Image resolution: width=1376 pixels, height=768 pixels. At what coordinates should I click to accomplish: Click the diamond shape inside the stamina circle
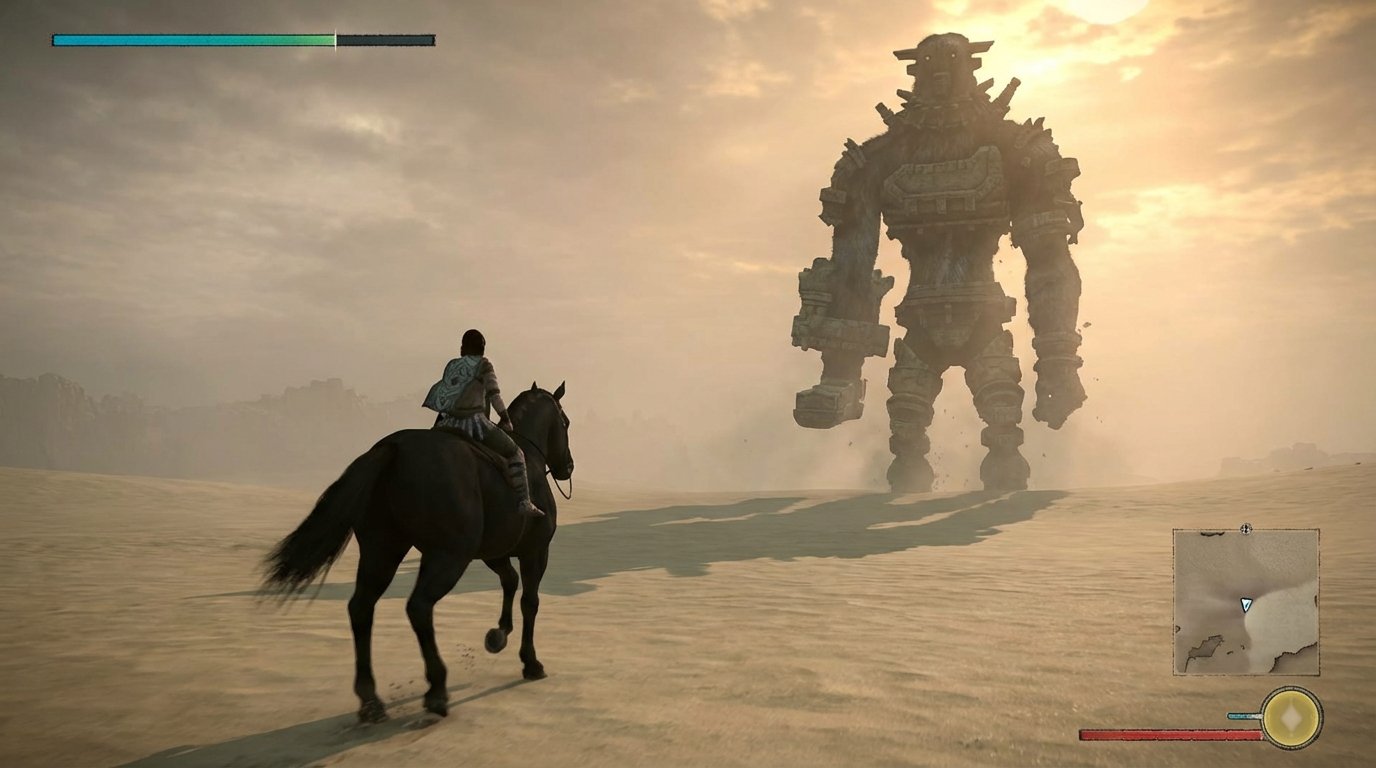pyautogui.click(x=1291, y=717)
